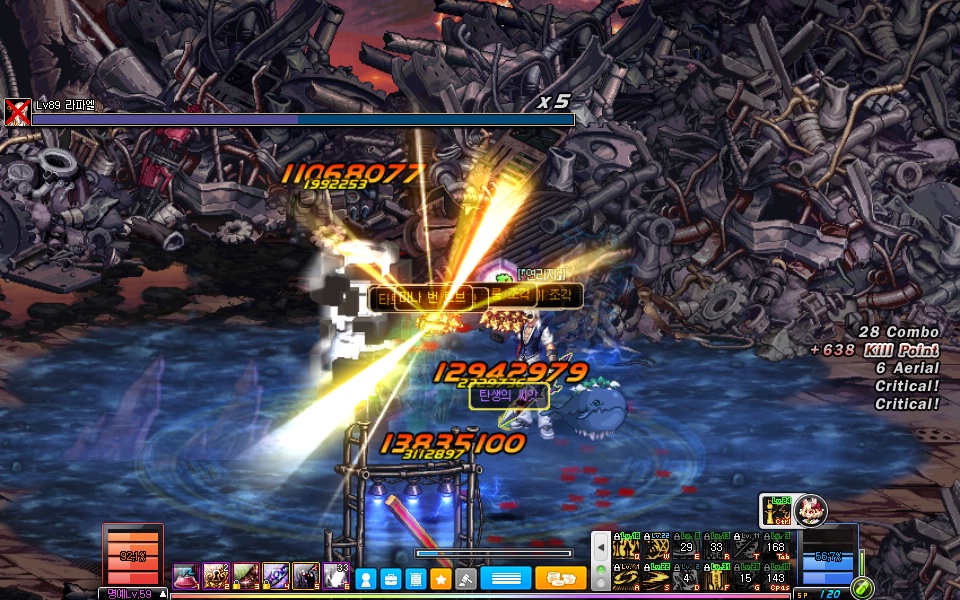The width and height of the screenshot is (960, 600).
Task: Activate the F skill icon
Action: (x=717, y=576)
